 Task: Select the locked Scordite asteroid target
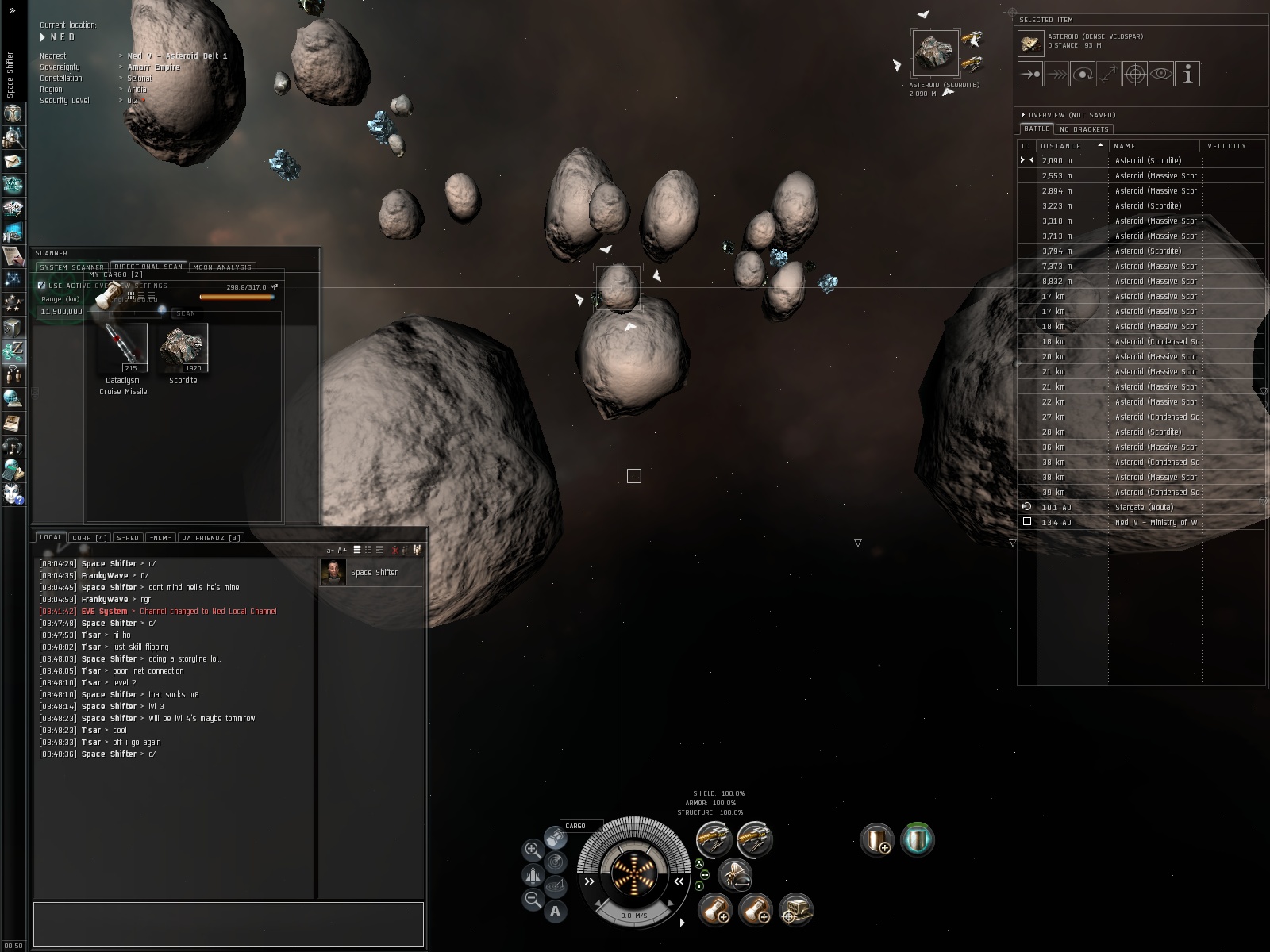(935, 52)
